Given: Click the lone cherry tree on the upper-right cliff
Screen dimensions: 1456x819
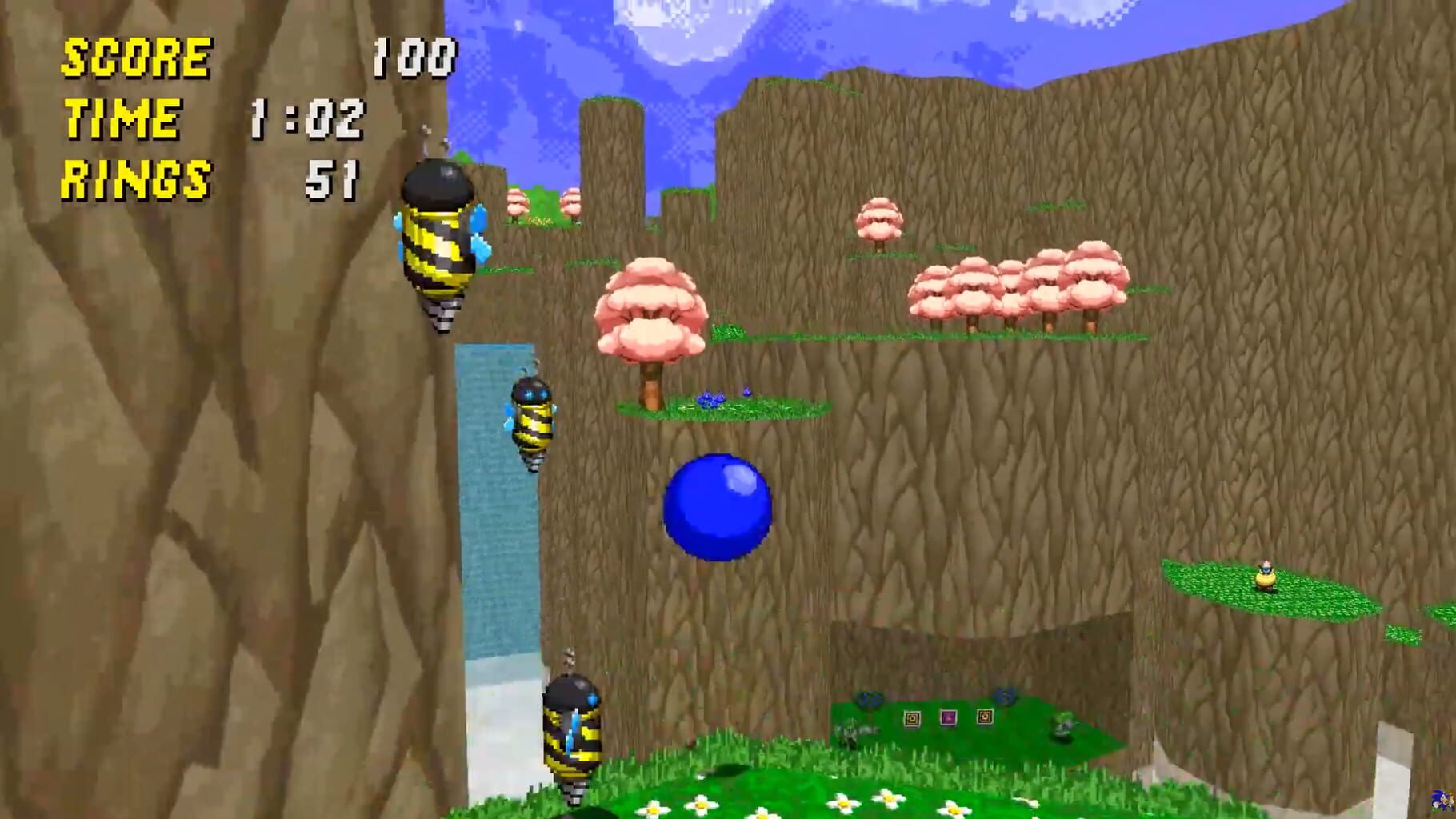Looking at the screenshot, I should pyautogui.click(x=878, y=216).
